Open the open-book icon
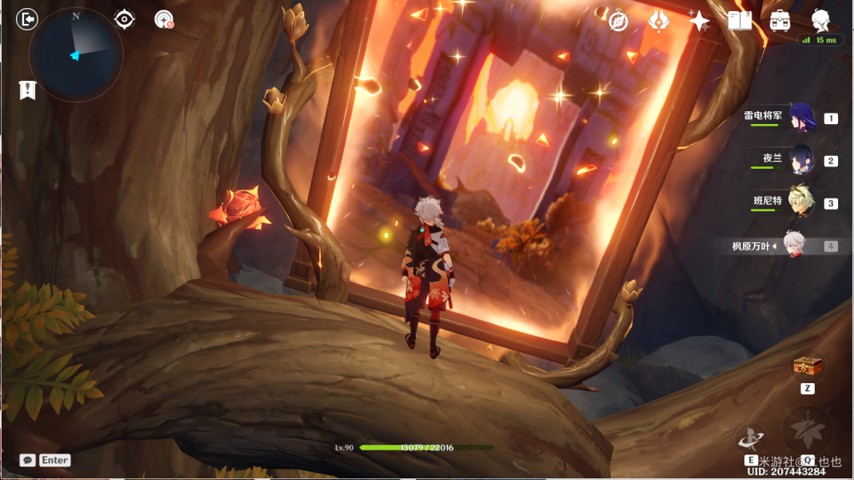 tap(740, 20)
